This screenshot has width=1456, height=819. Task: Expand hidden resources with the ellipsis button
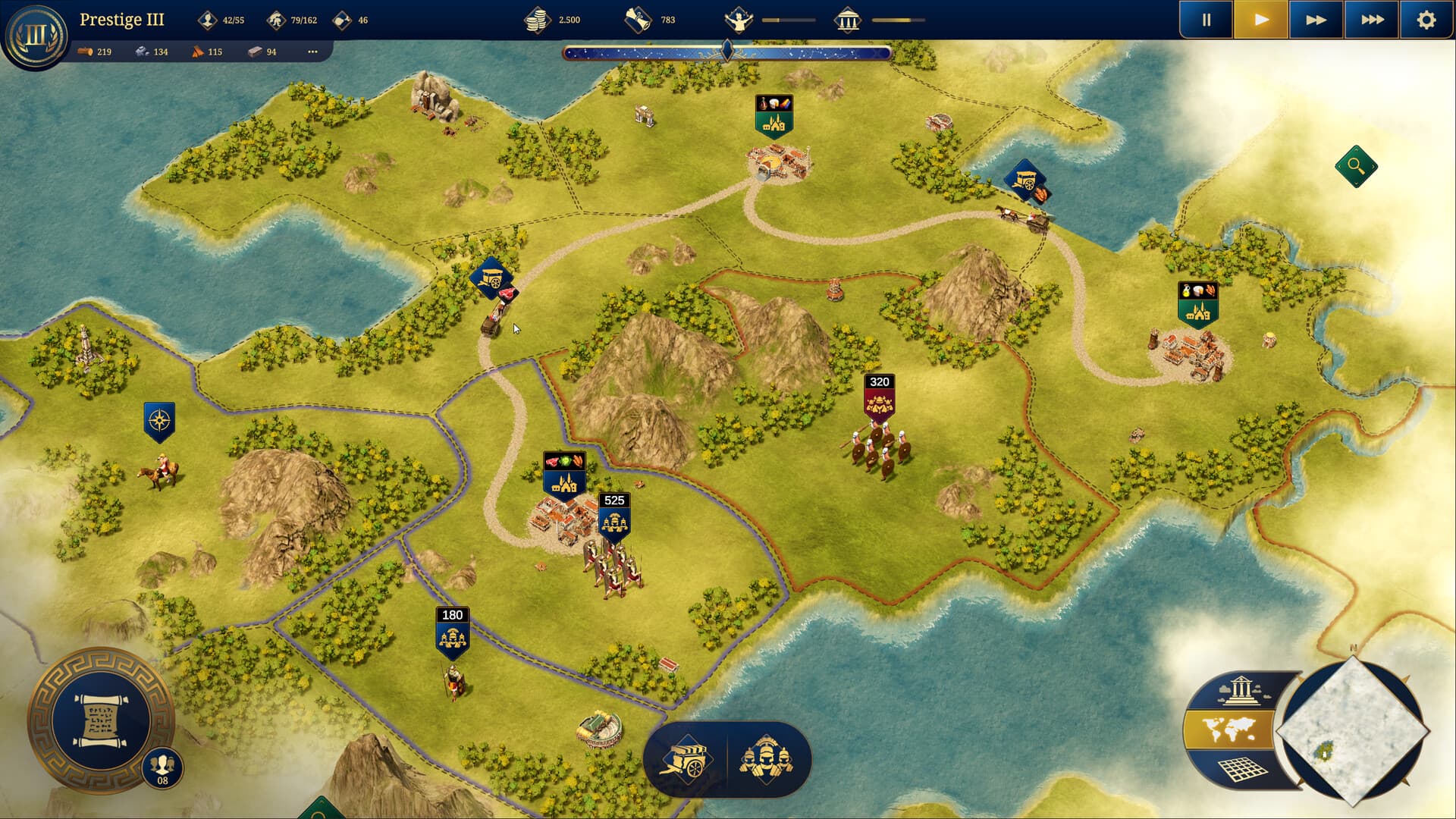[312, 52]
